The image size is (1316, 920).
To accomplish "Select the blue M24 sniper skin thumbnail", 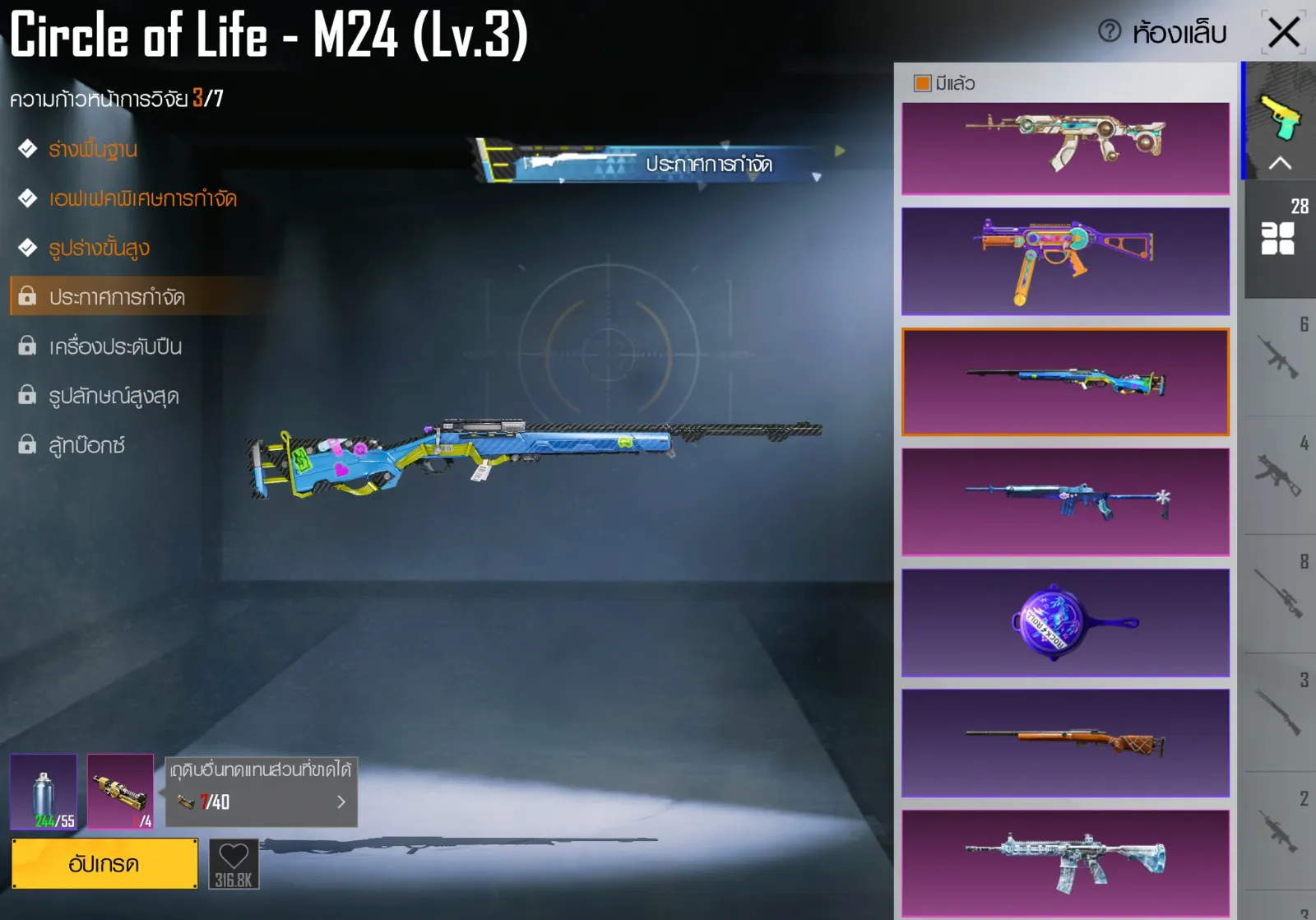I will pyautogui.click(x=1065, y=382).
